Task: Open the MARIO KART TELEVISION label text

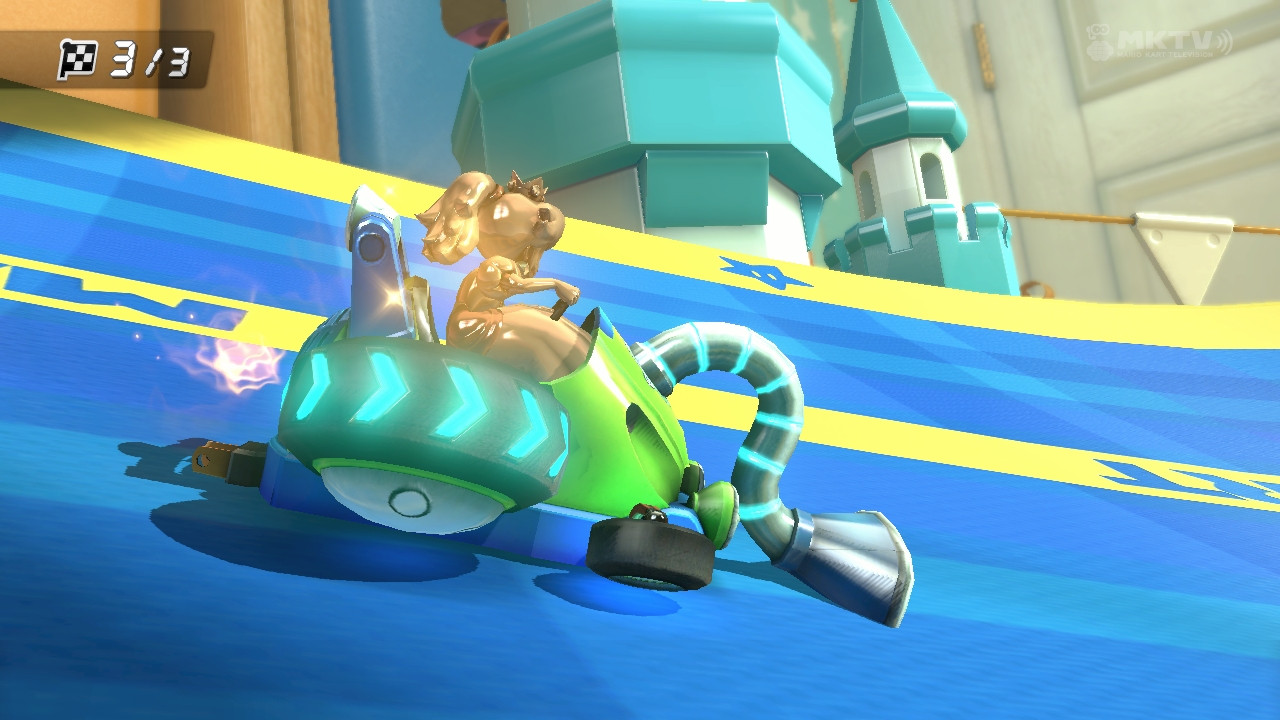Action: 1163,53
